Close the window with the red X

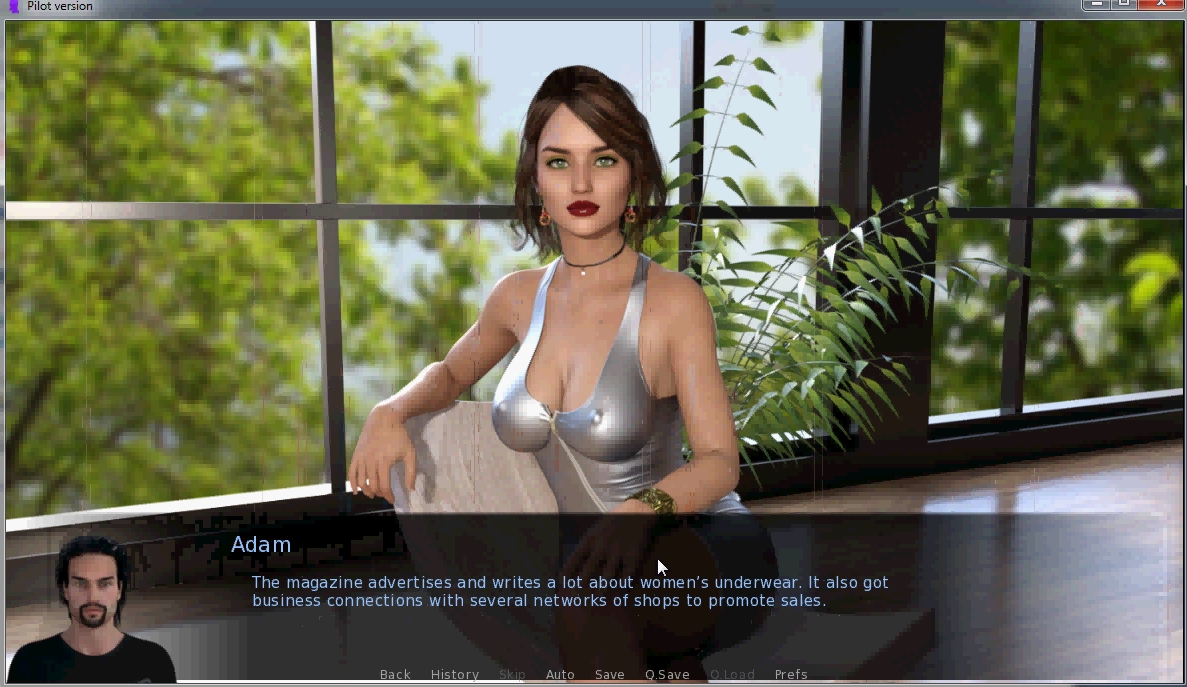click(x=1160, y=5)
